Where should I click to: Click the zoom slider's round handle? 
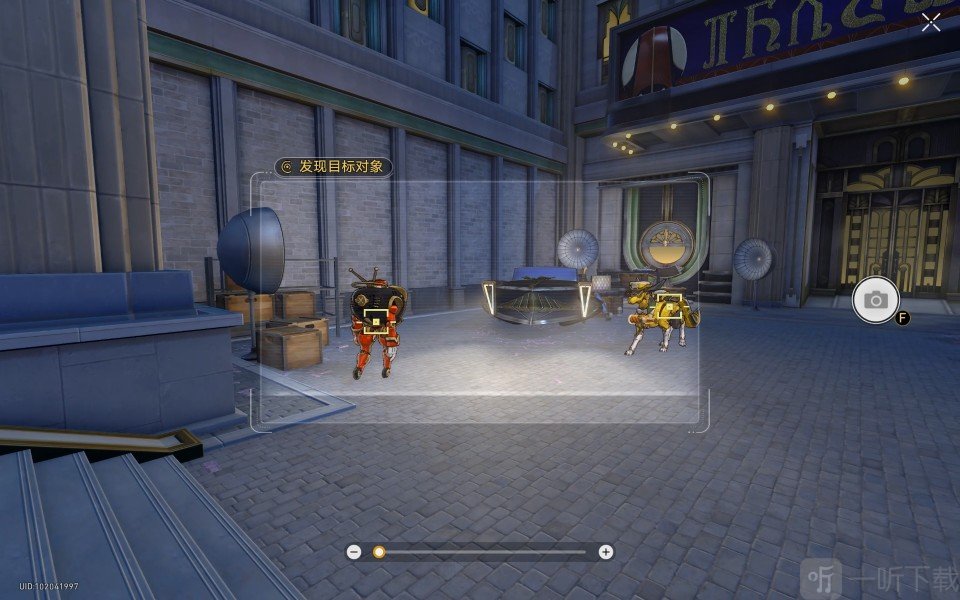click(x=379, y=552)
